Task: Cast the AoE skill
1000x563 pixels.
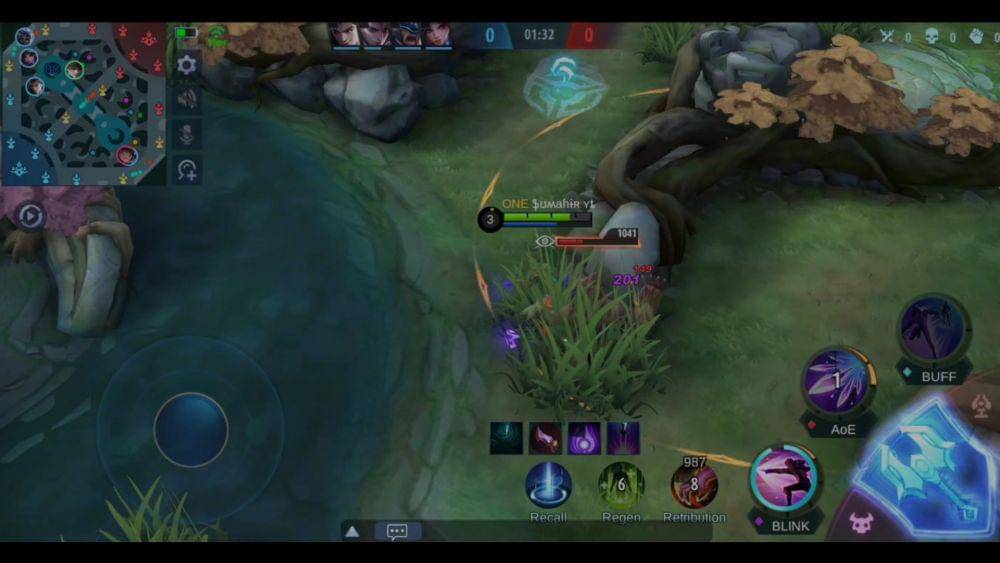Action: 838,381
